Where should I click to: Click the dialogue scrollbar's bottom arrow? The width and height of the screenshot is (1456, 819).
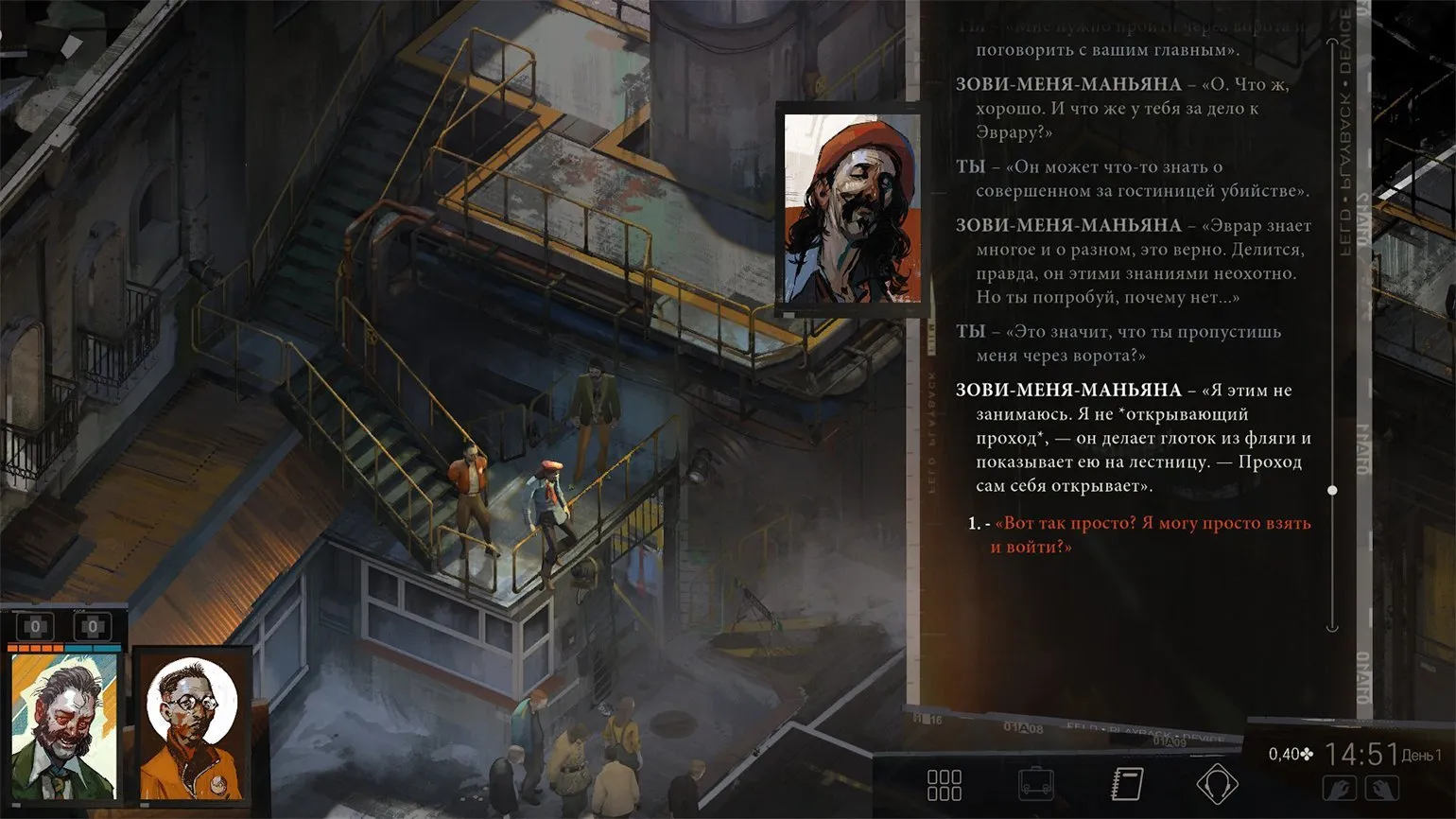1332,626
